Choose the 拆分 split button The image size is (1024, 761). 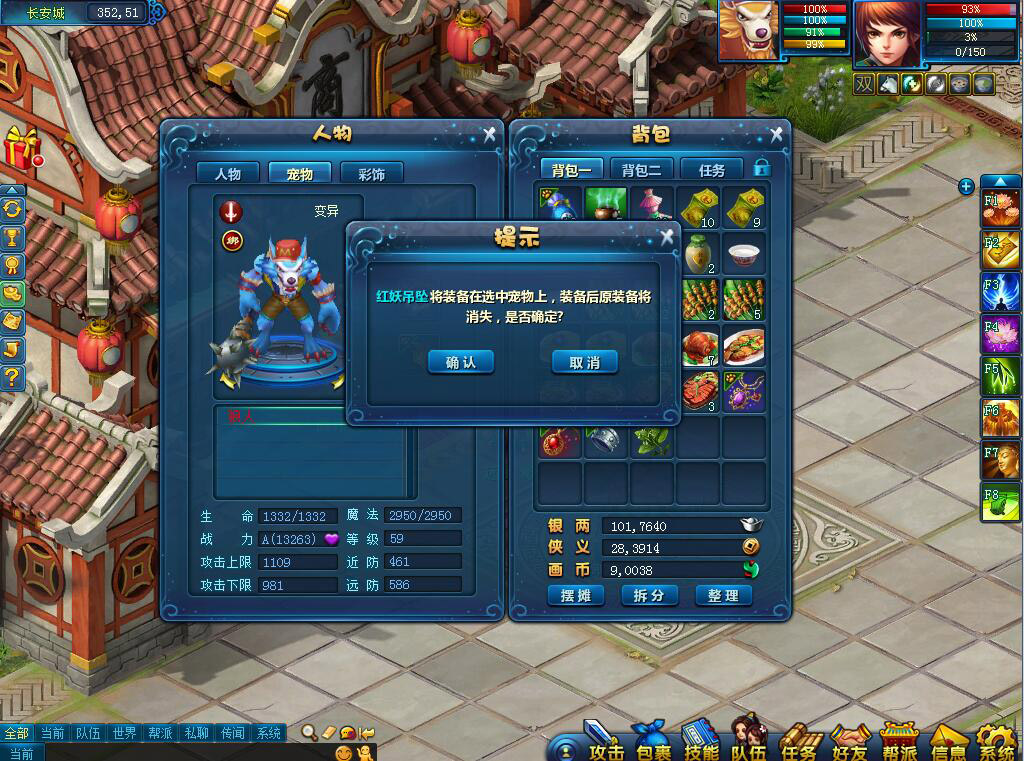[x=649, y=595]
